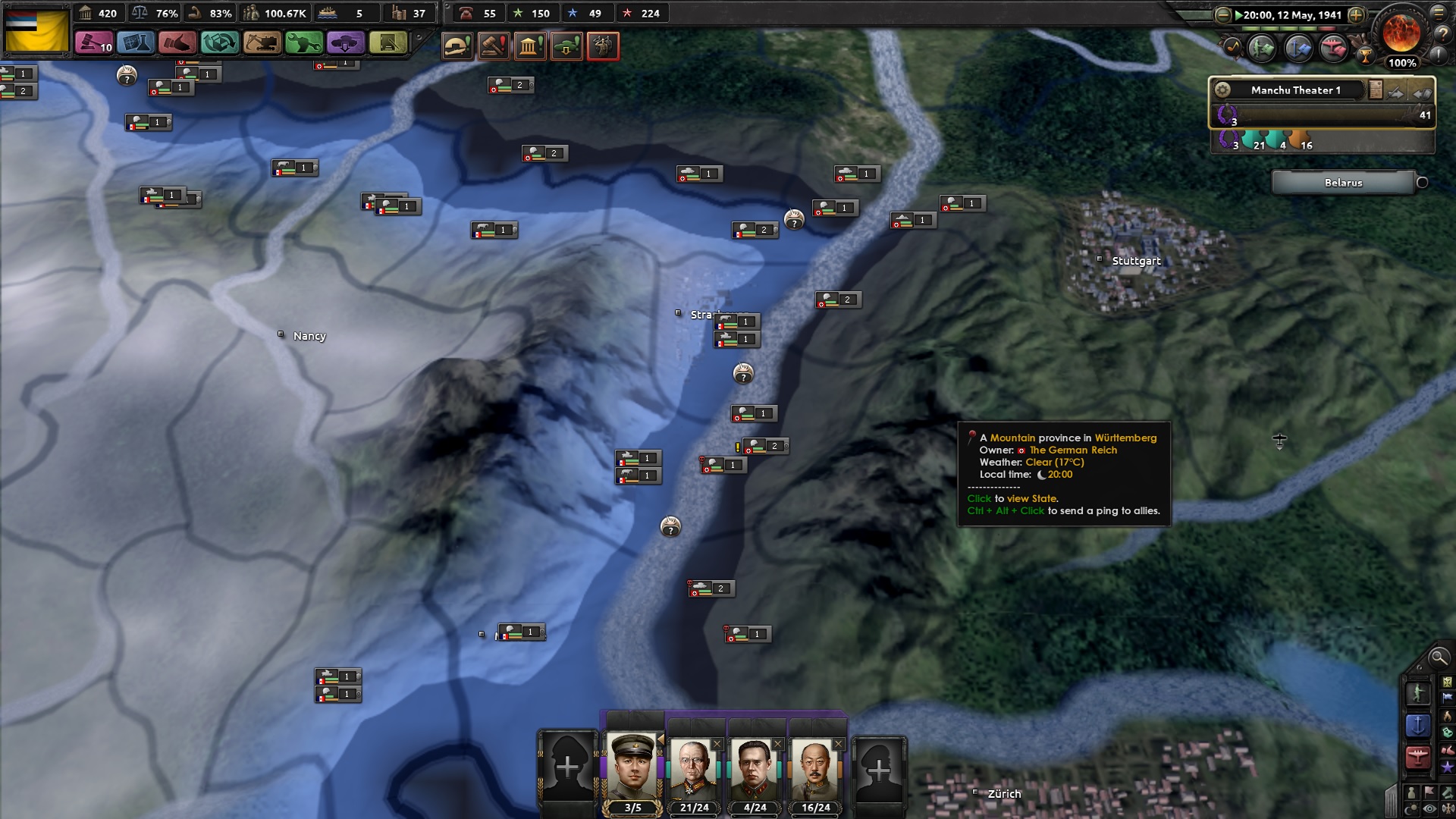1456x819 pixels.
Task: Open the trade tab with circular arrows icon
Action: (x=220, y=43)
